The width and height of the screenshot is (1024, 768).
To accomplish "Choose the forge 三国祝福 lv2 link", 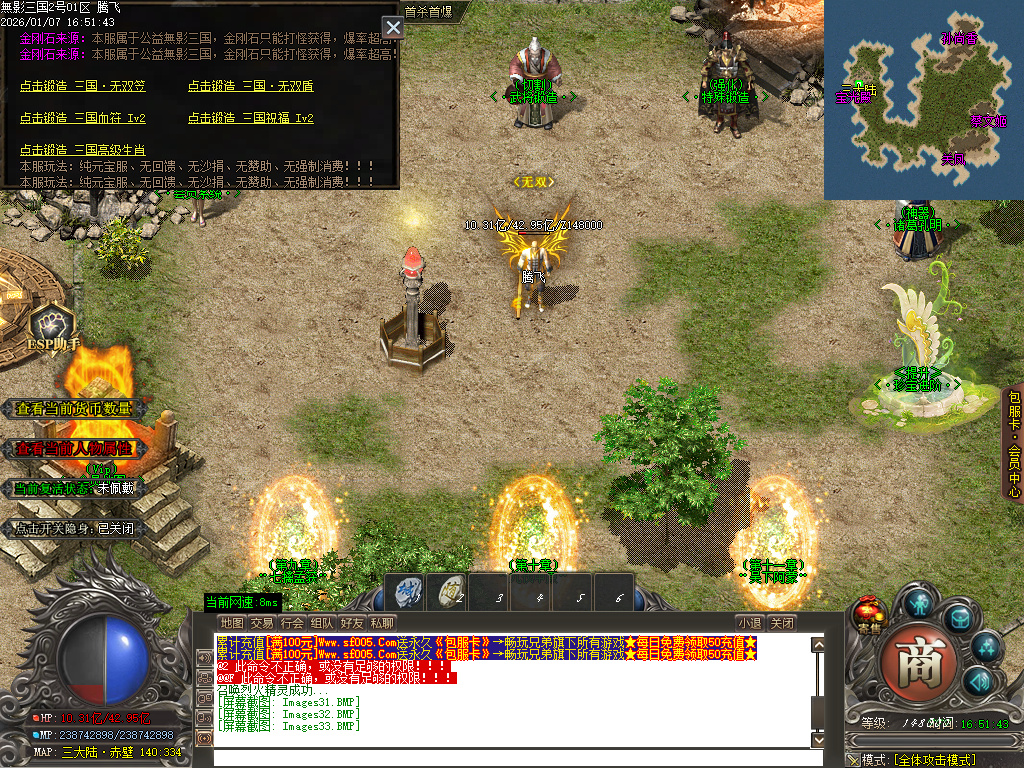I will 250,118.
